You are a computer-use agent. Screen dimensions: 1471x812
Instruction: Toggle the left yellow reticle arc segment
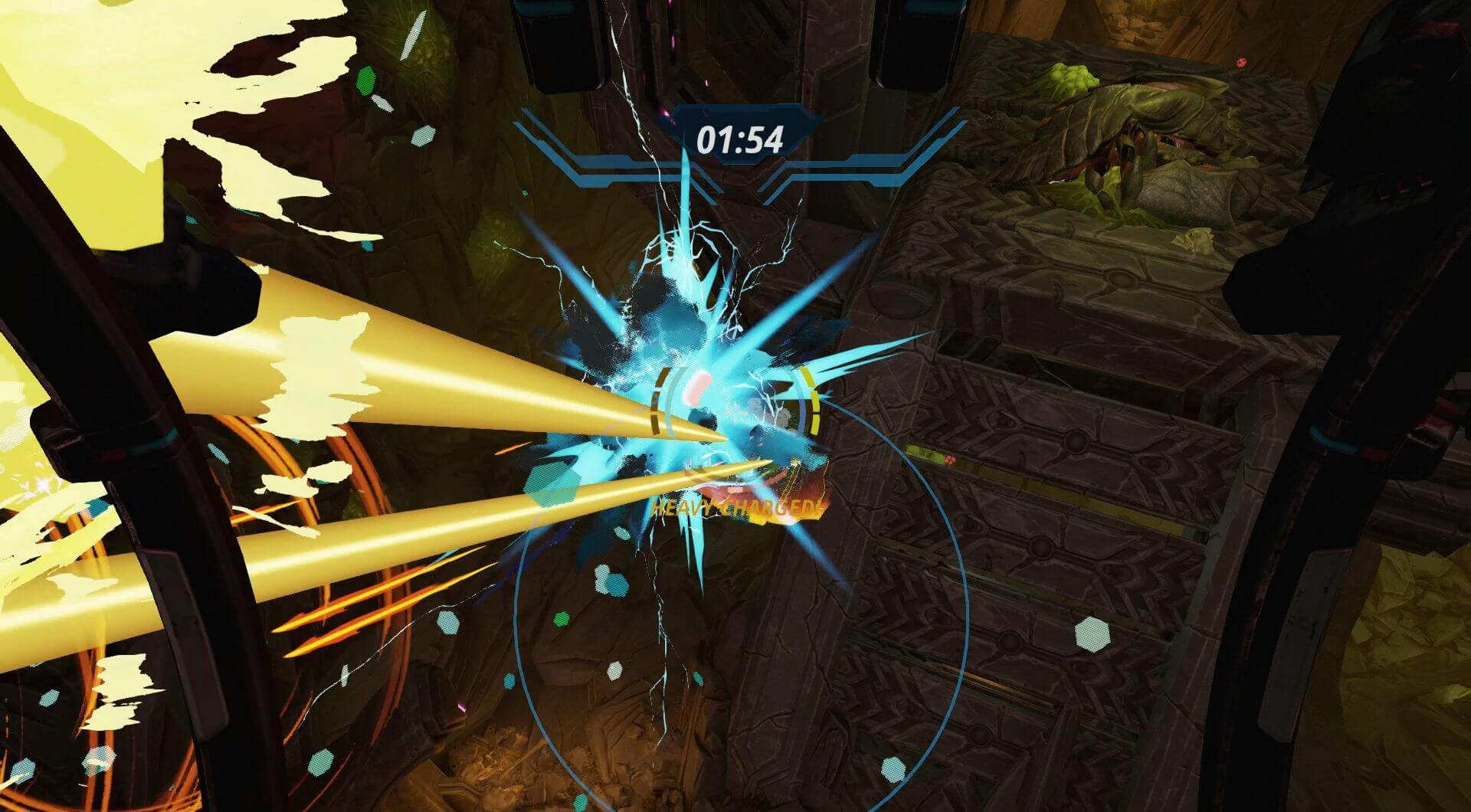click(657, 398)
